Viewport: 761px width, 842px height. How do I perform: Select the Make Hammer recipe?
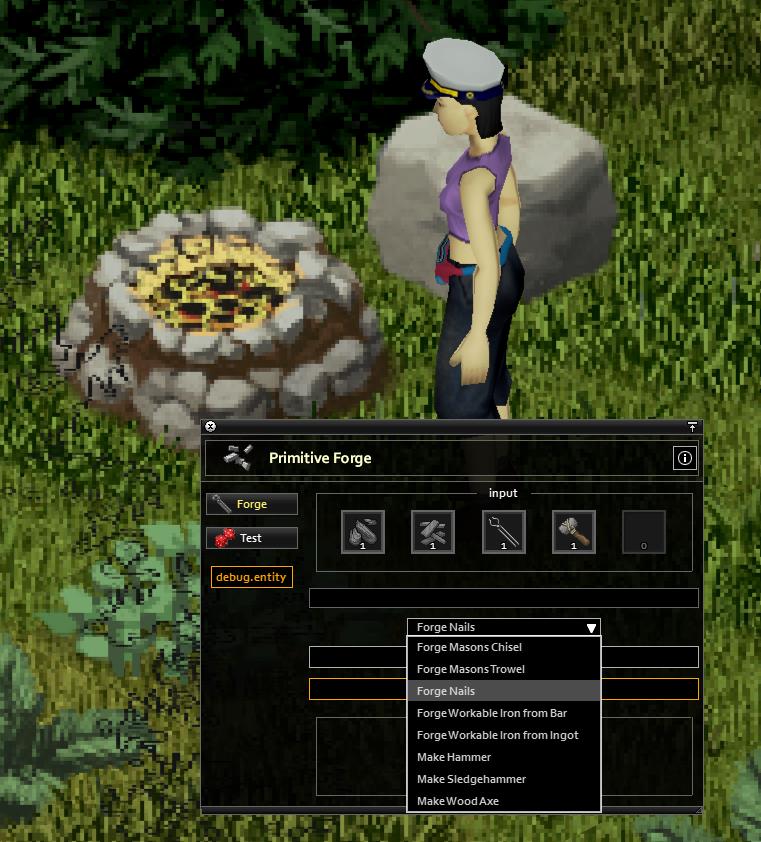(x=454, y=757)
